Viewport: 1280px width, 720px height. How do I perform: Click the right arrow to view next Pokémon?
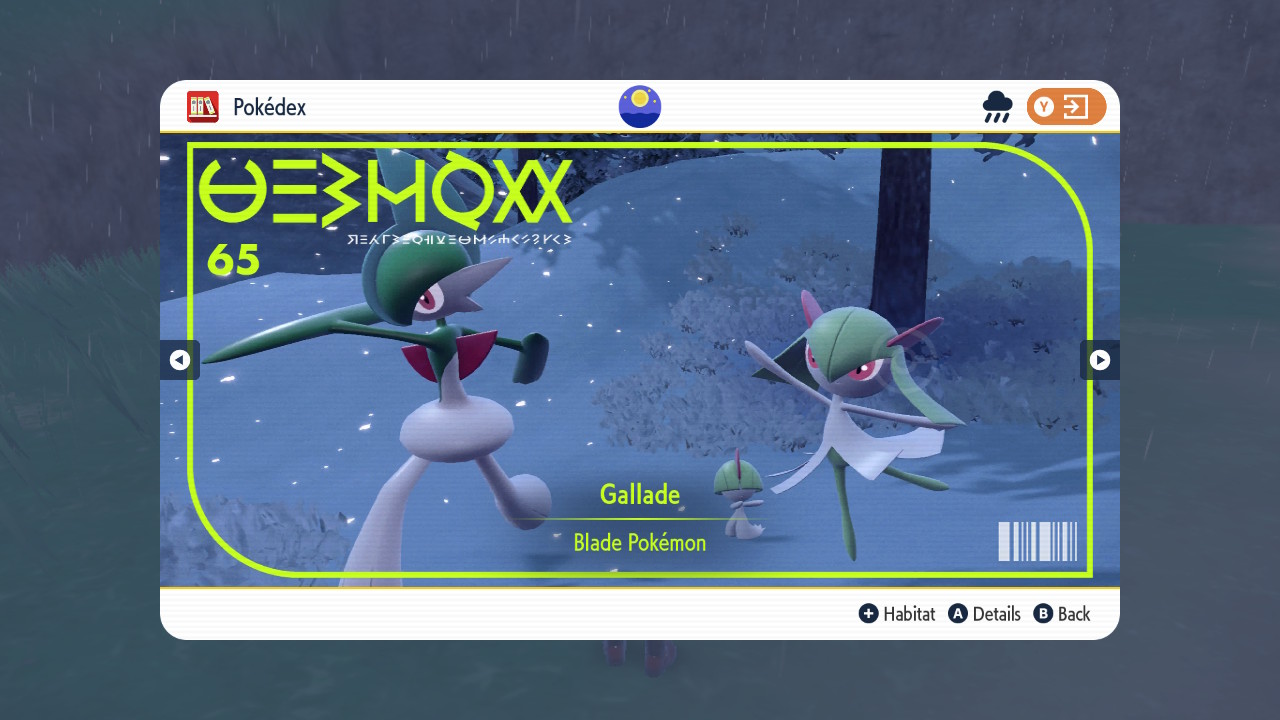tap(1100, 359)
